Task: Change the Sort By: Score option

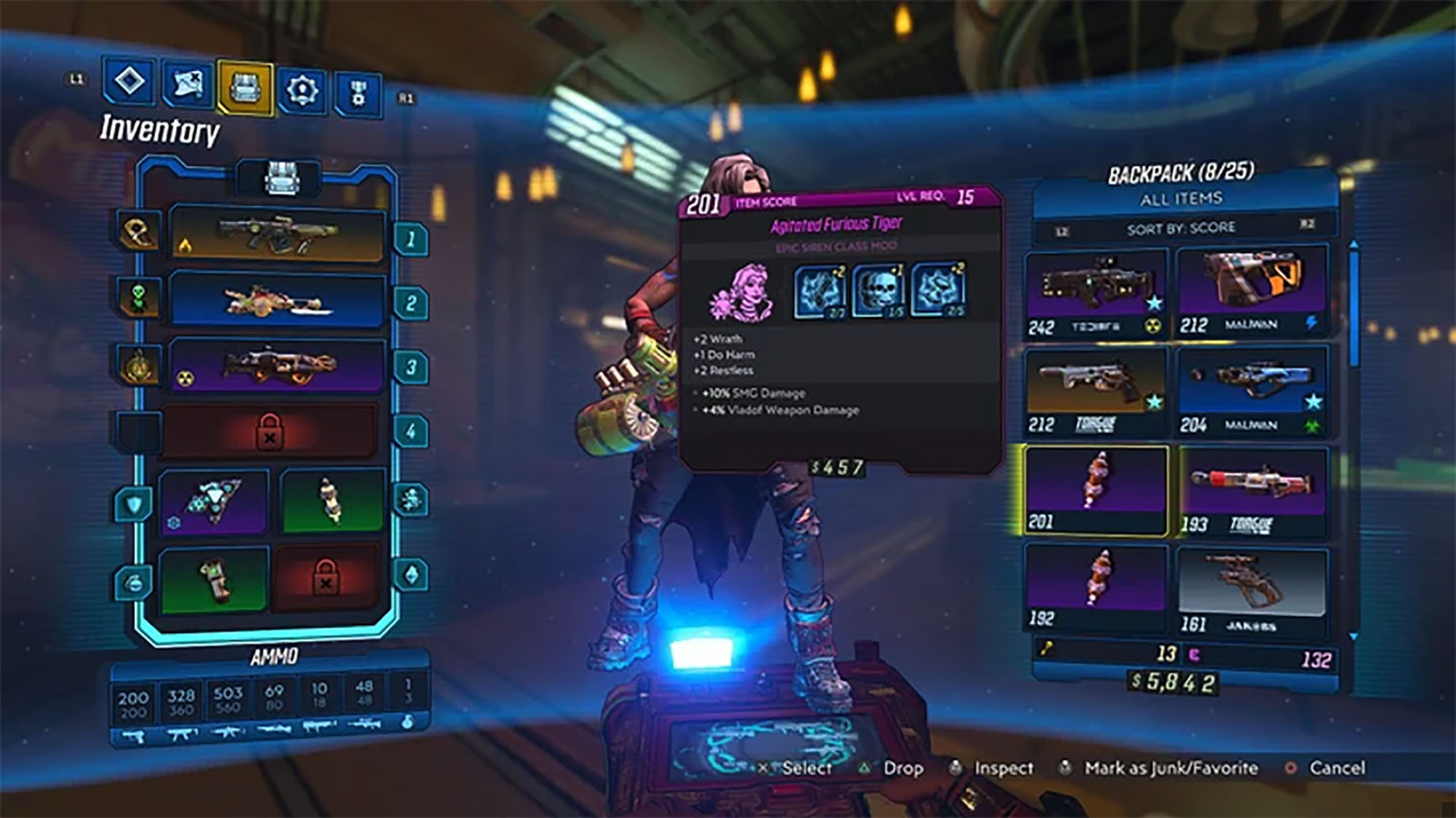Action: click(x=1181, y=229)
